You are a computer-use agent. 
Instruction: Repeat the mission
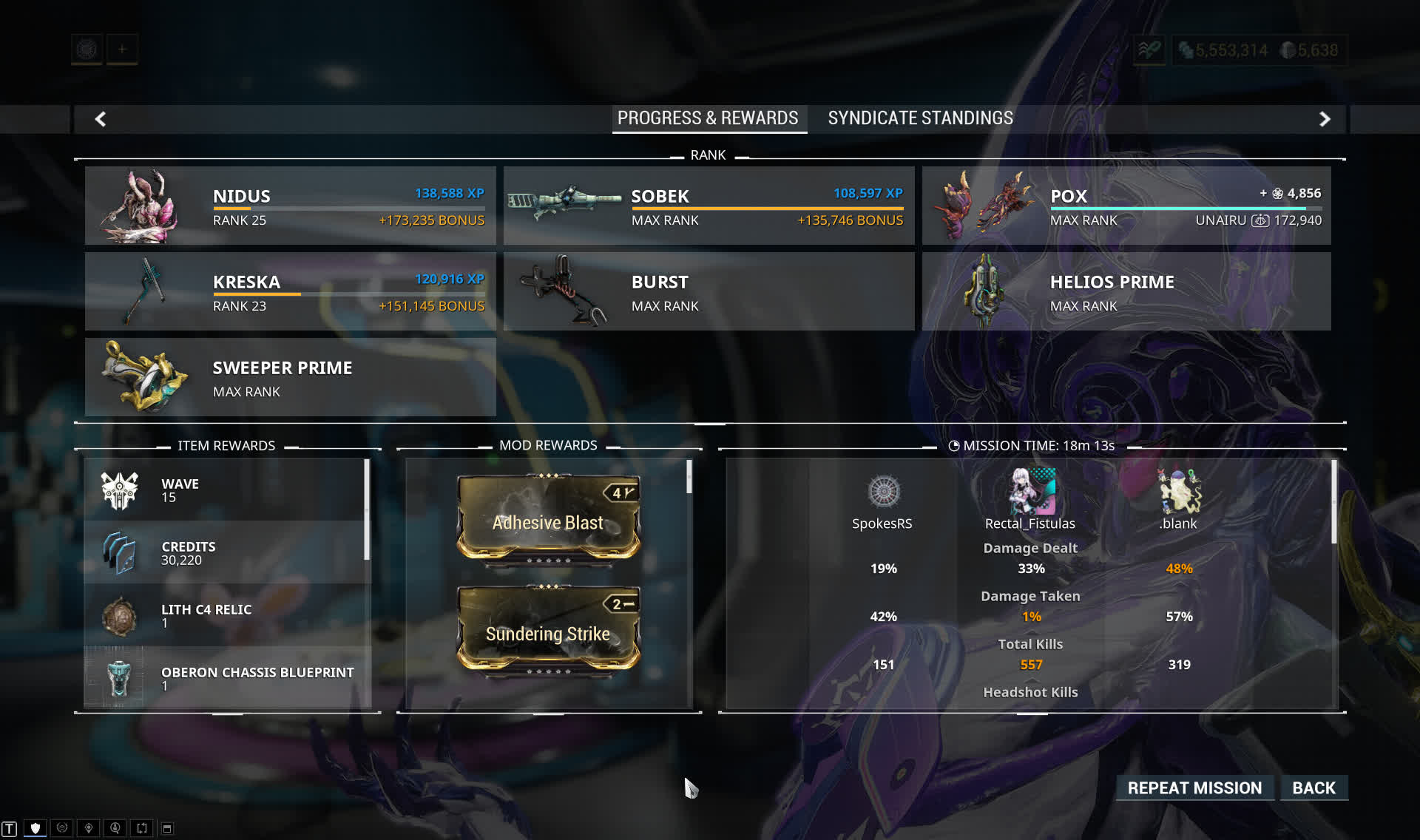1194,788
